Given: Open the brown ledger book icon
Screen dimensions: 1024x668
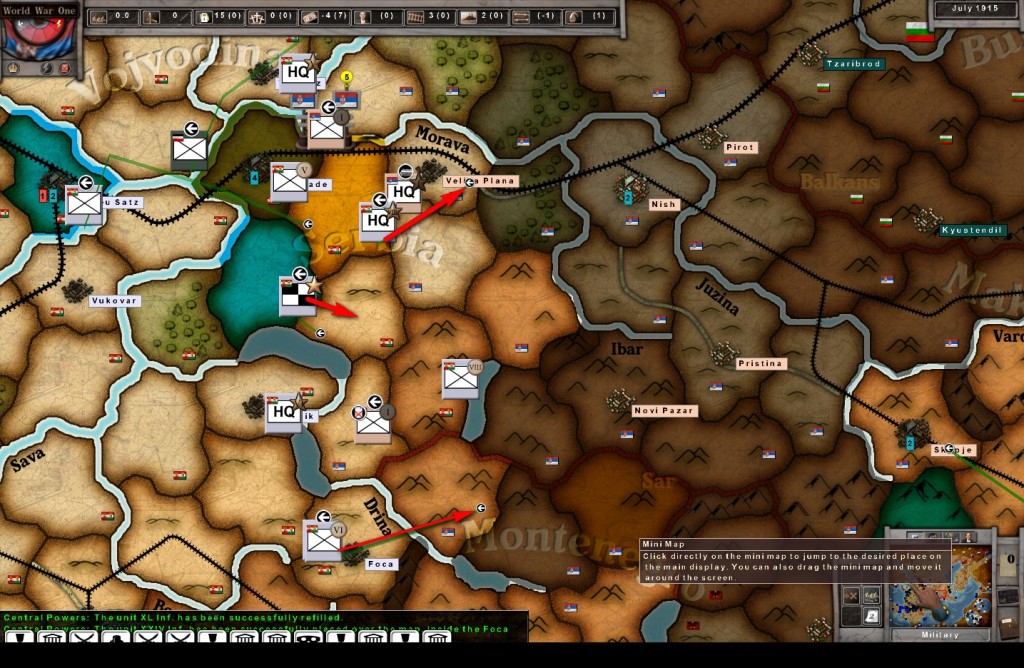Looking at the screenshot, I should tap(1007, 628).
